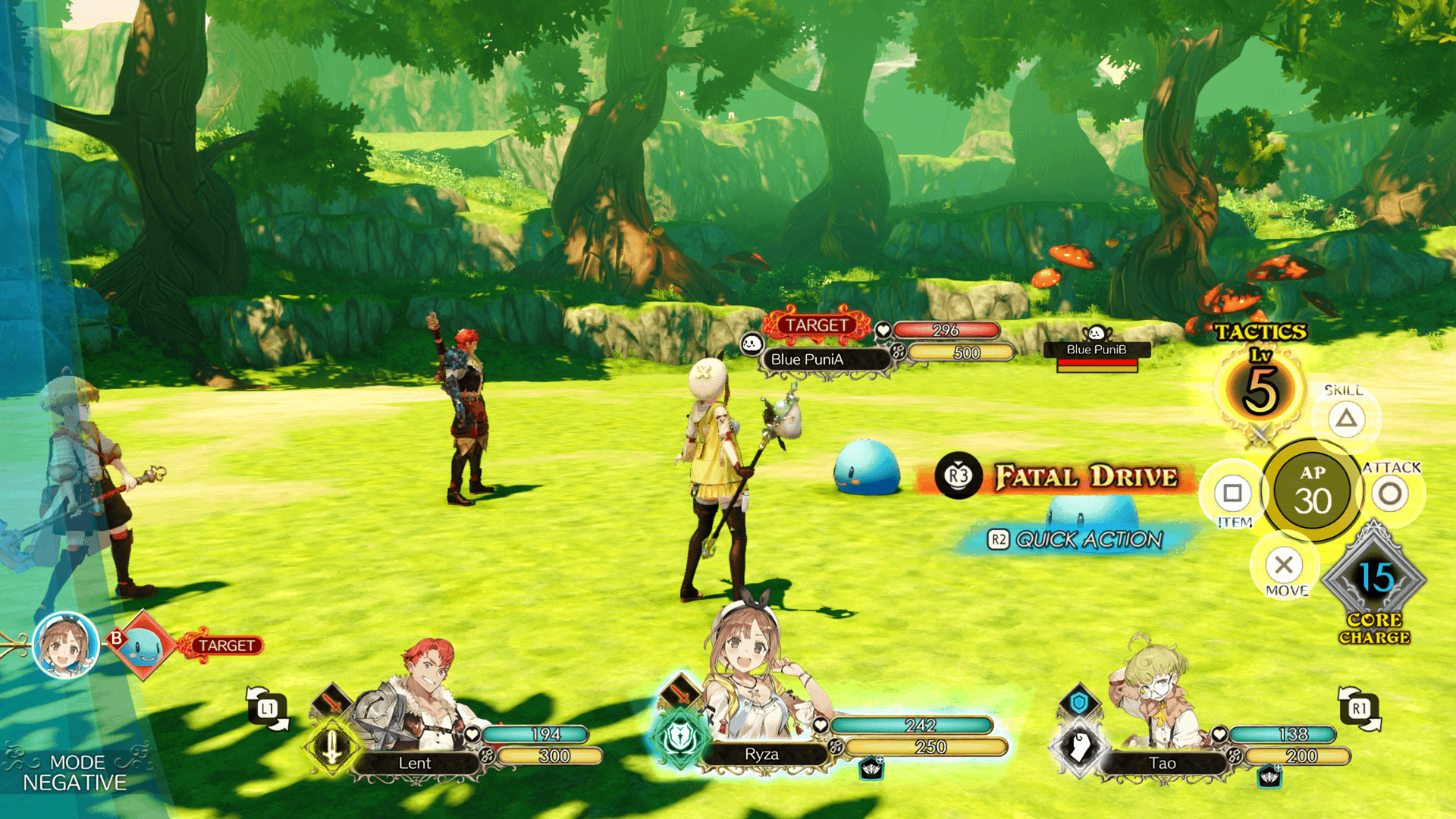Choose the Attack command
Screen dimensions: 1456x819
click(1390, 494)
